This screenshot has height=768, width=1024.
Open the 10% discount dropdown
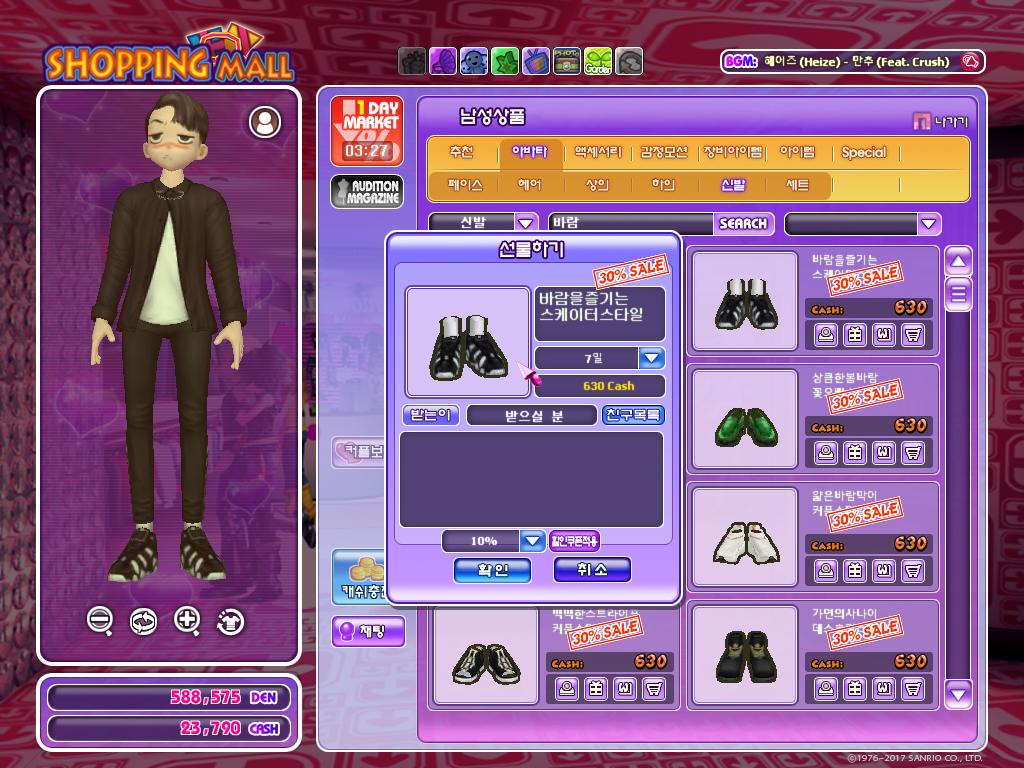pos(533,541)
